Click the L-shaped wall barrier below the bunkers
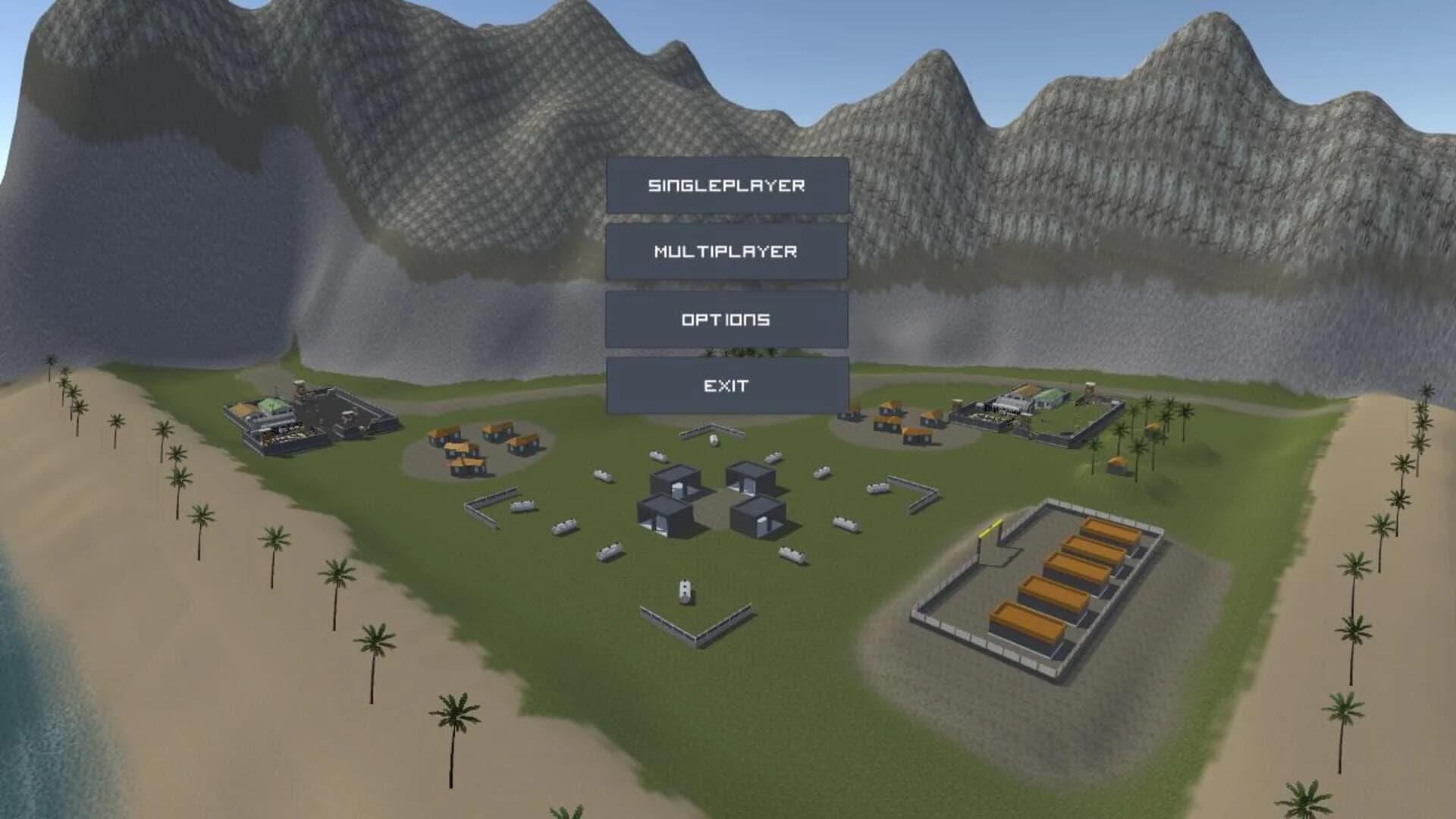Screen dimensions: 1456x819 pyautogui.click(x=698, y=637)
